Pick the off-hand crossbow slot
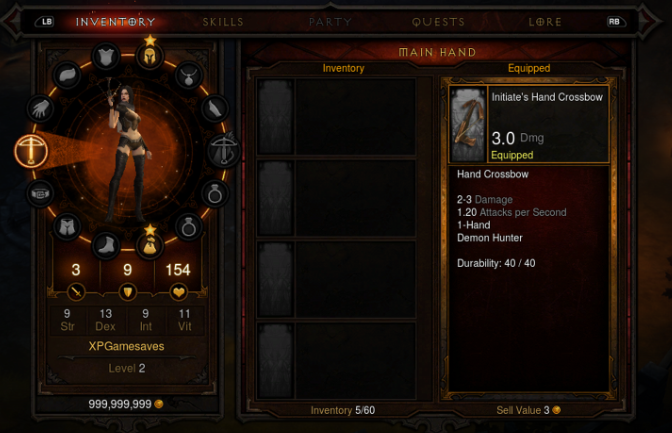This screenshot has height=433, width=672. 223,151
